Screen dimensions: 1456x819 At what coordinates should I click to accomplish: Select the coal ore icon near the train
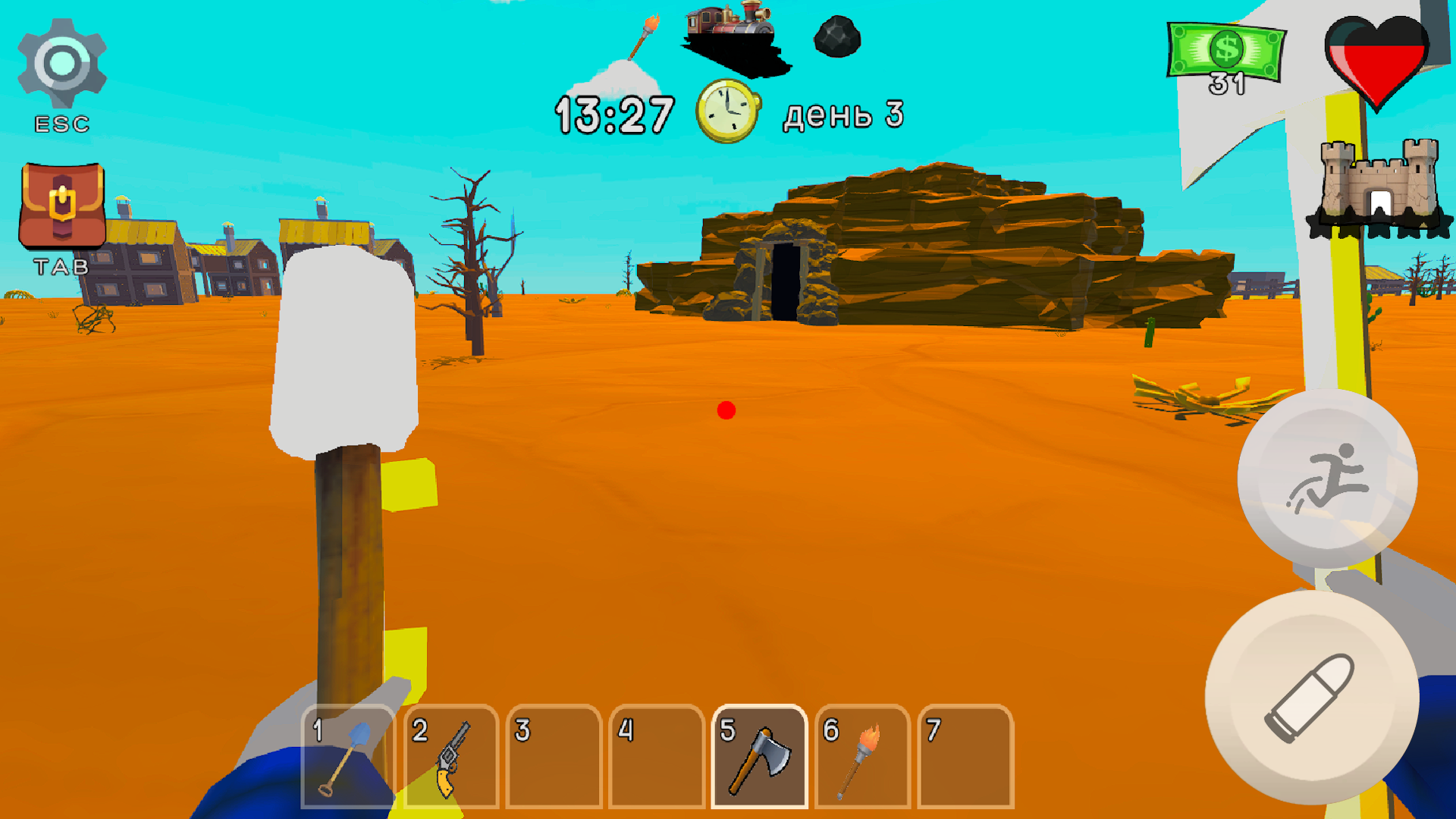(838, 38)
